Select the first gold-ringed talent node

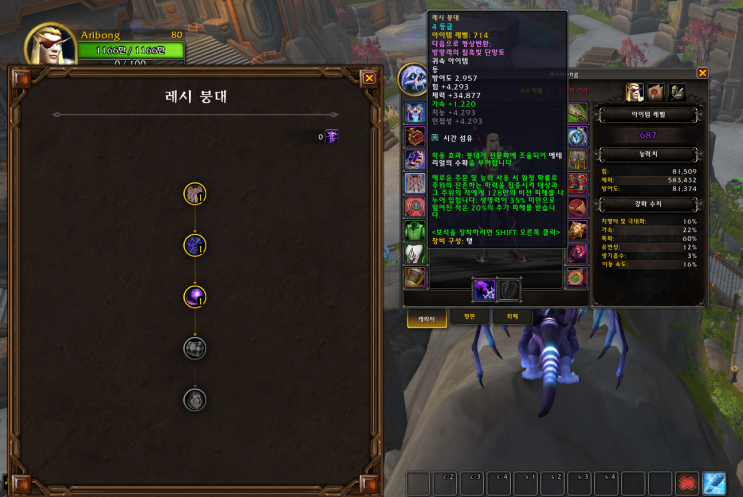coord(195,192)
